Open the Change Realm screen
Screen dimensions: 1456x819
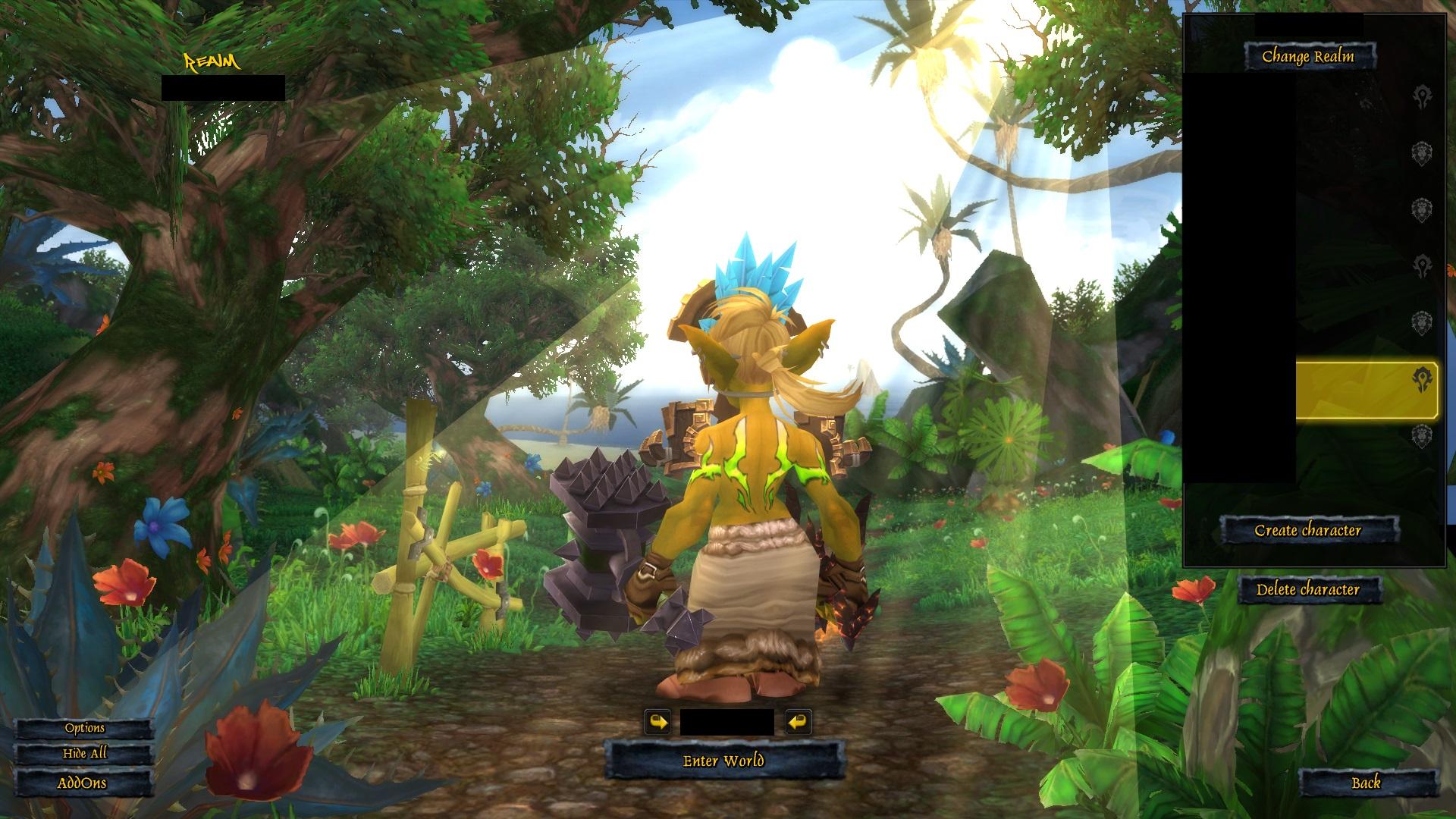click(1308, 56)
